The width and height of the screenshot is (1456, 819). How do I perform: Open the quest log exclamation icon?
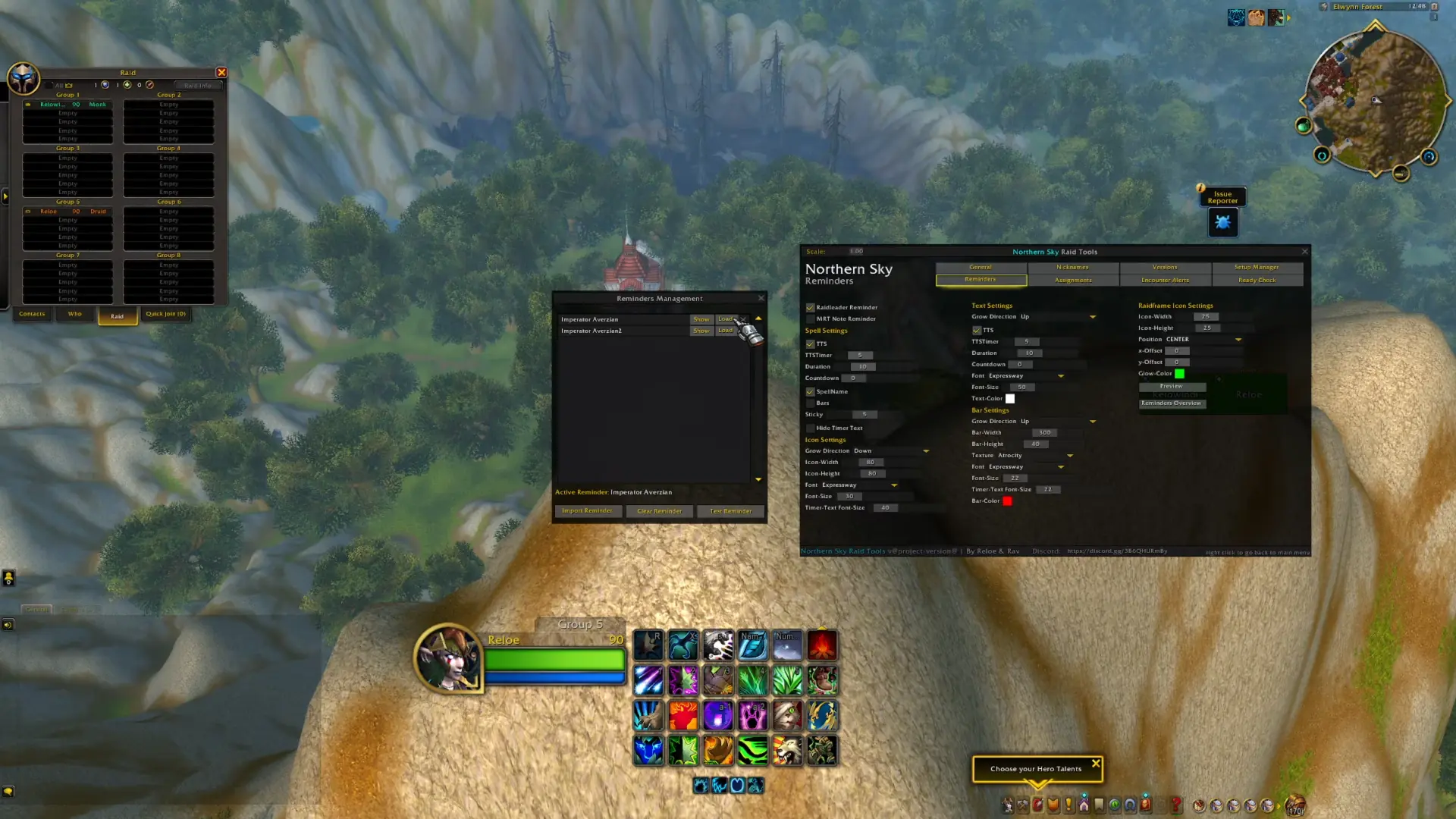[x=1068, y=806]
